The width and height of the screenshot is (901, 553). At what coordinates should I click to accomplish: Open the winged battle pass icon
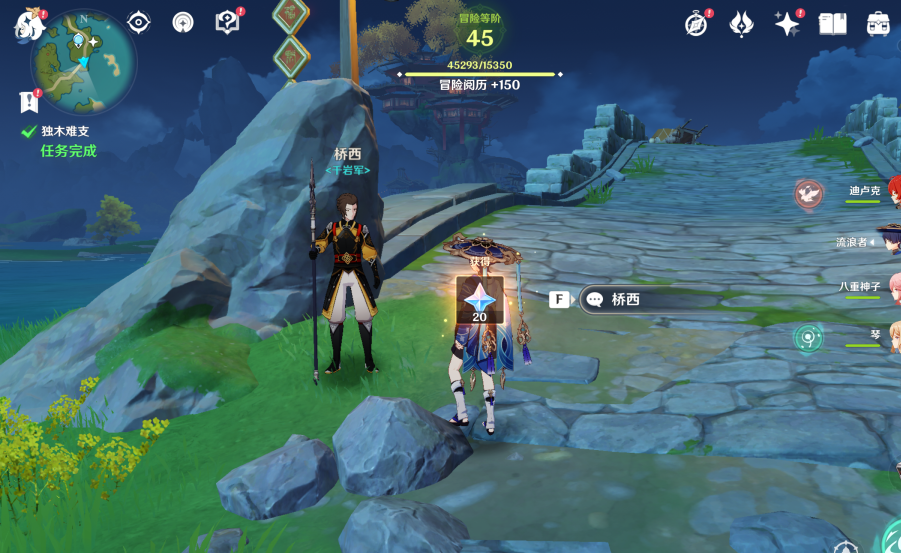(x=741, y=23)
